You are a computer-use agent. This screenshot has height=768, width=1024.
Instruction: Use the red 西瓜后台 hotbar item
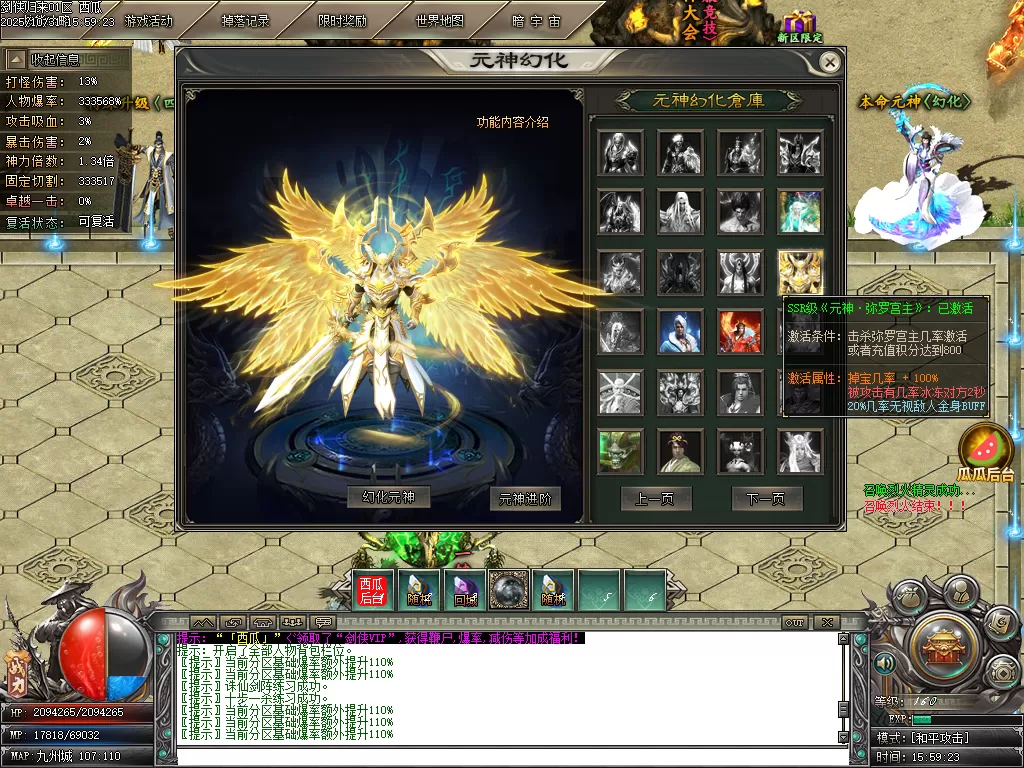(372, 590)
